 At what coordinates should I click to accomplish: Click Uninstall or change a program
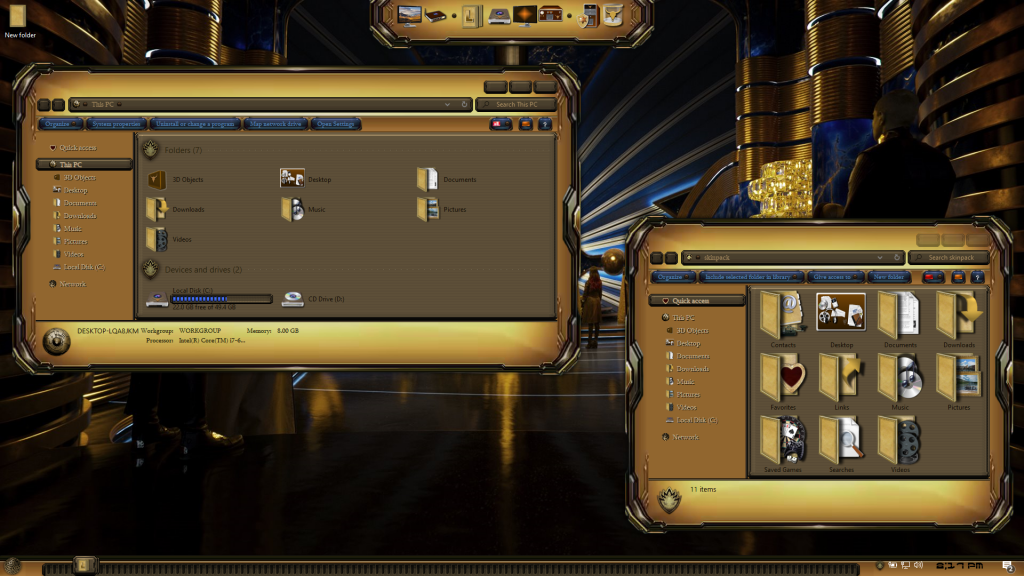[x=195, y=124]
